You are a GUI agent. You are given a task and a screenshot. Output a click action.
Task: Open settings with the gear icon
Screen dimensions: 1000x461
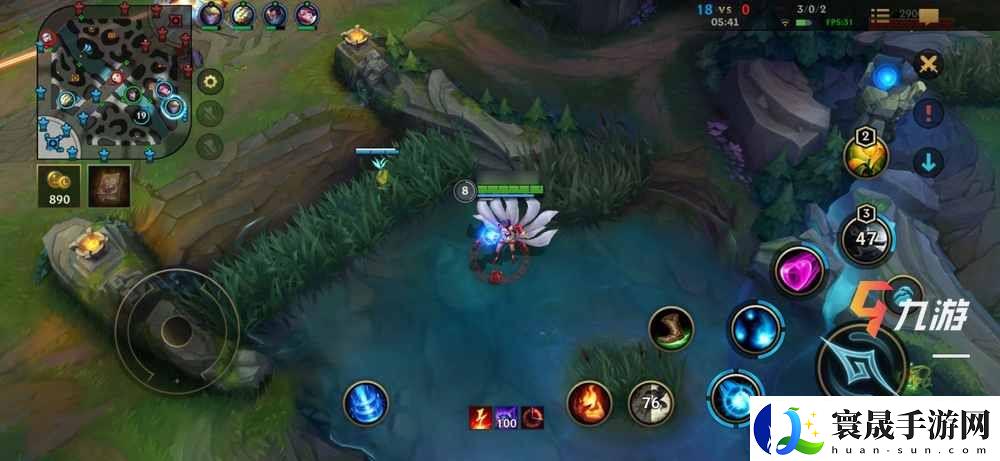pos(210,82)
